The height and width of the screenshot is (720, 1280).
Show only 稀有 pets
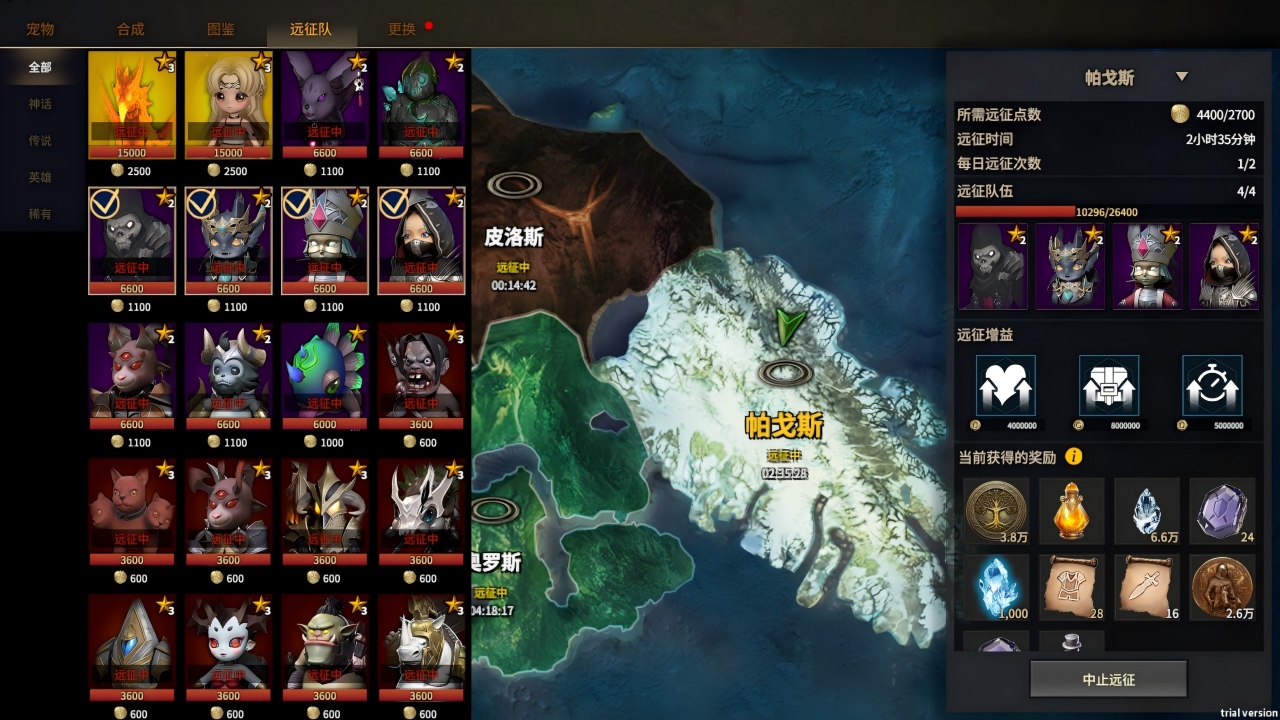point(40,214)
